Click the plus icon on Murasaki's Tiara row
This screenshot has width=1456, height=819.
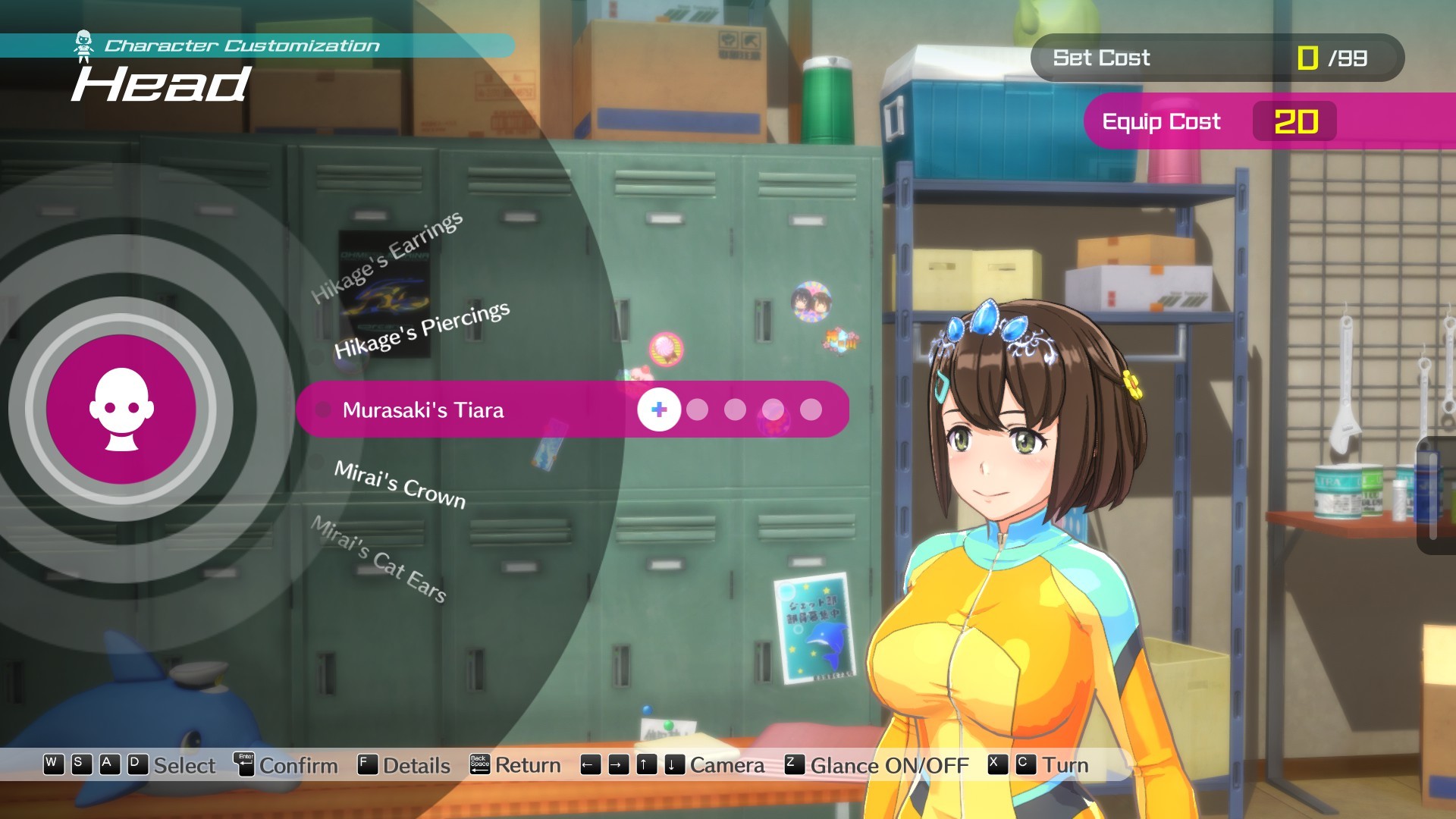click(658, 409)
